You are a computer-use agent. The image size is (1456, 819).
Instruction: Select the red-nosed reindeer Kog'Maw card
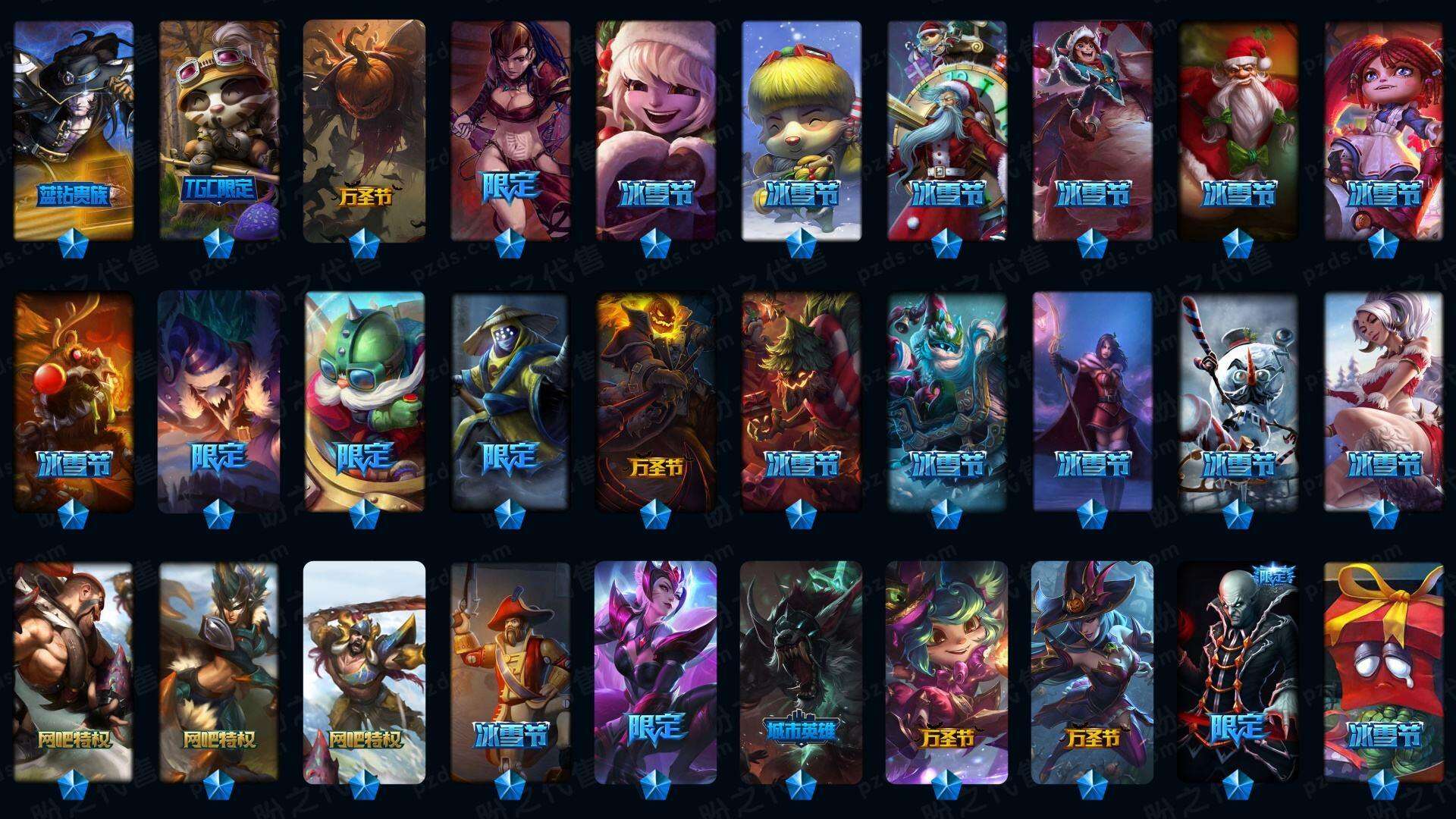click(x=74, y=402)
